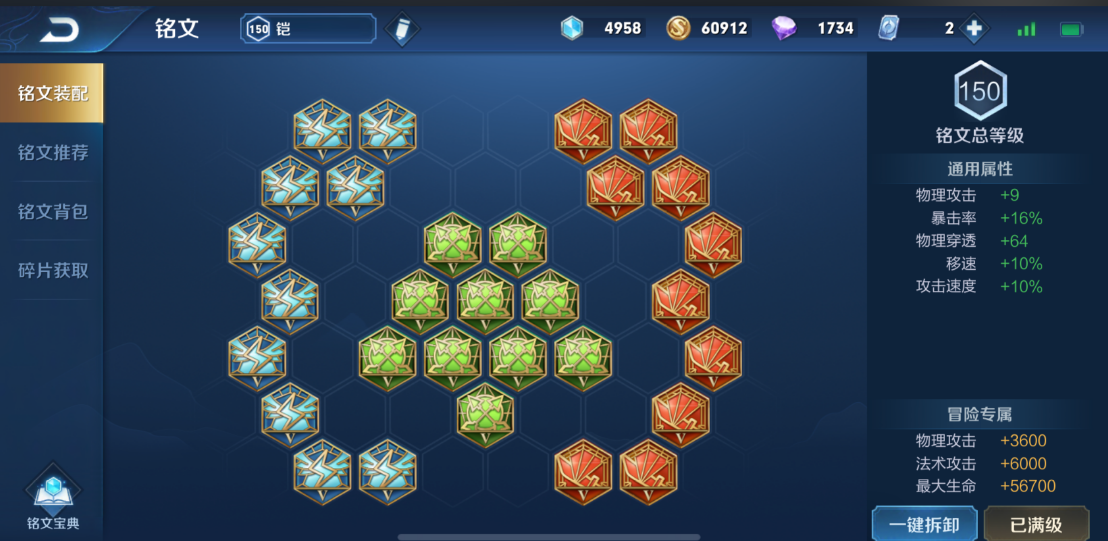Click the 已满级 button
Image resolution: width=1108 pixels, height=541 pixels.
[1035, 525]
